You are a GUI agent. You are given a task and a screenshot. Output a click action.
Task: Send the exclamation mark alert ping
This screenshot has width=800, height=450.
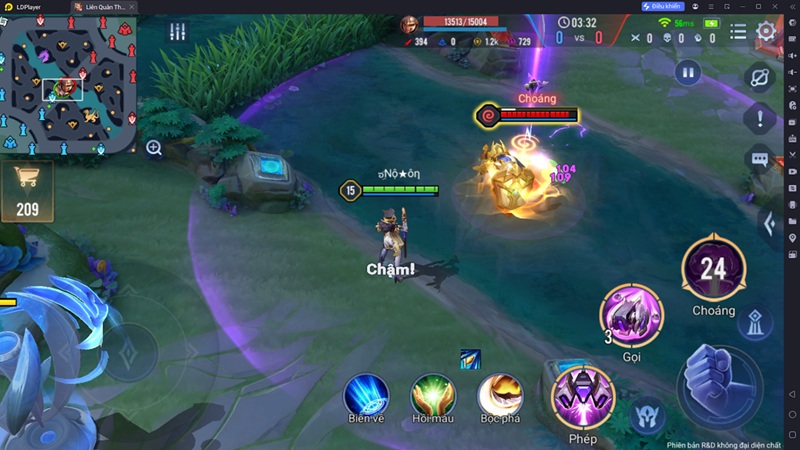(x=760, y=118)
